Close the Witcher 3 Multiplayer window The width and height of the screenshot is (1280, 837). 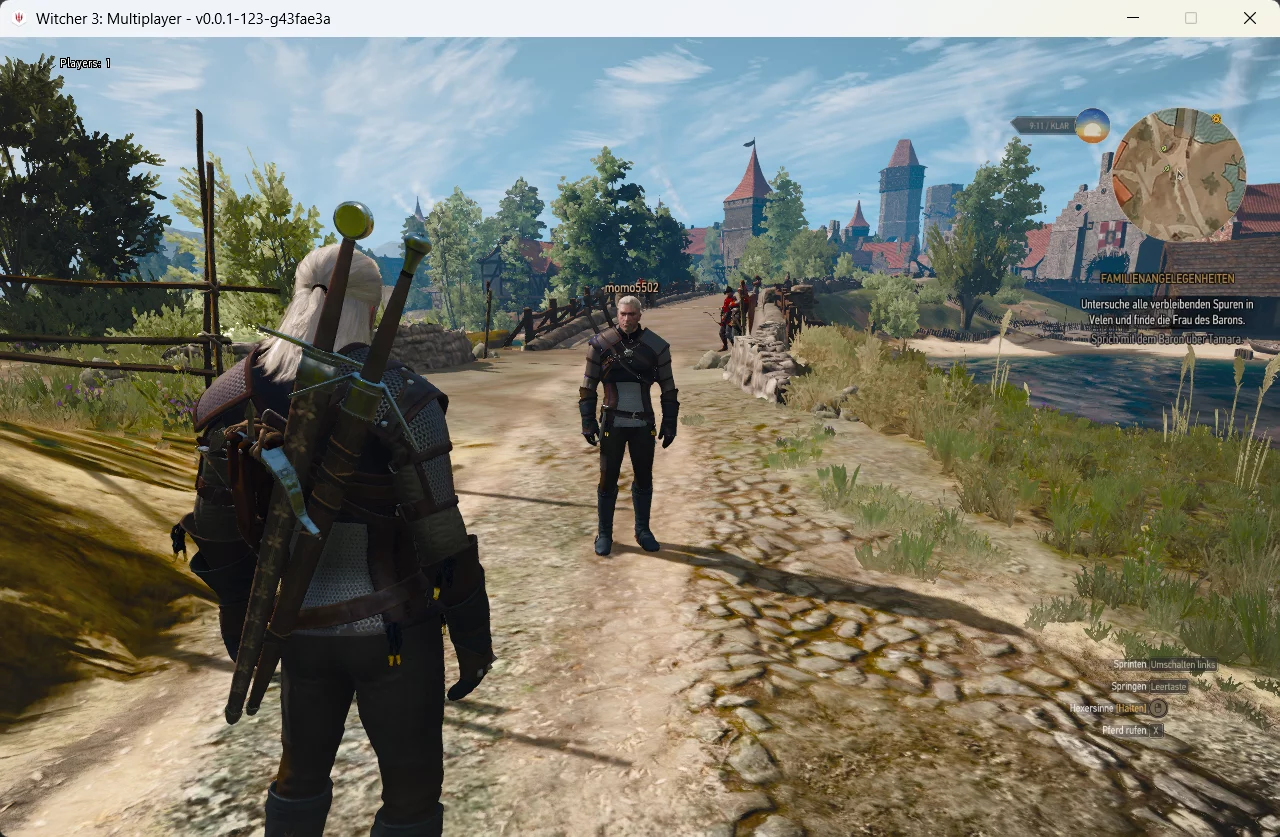pos(1249,18)
